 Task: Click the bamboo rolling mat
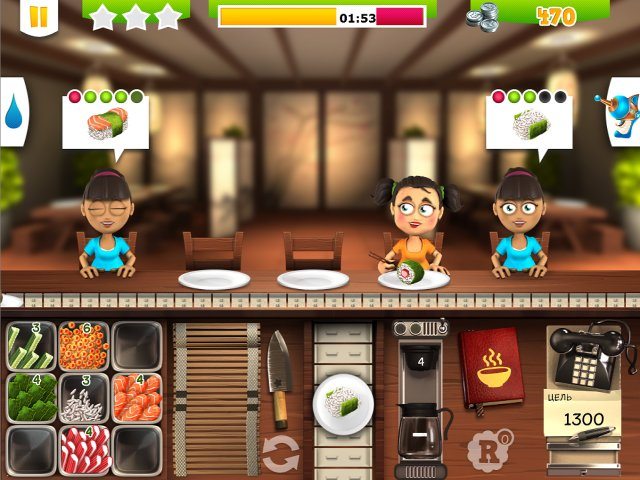215,398
